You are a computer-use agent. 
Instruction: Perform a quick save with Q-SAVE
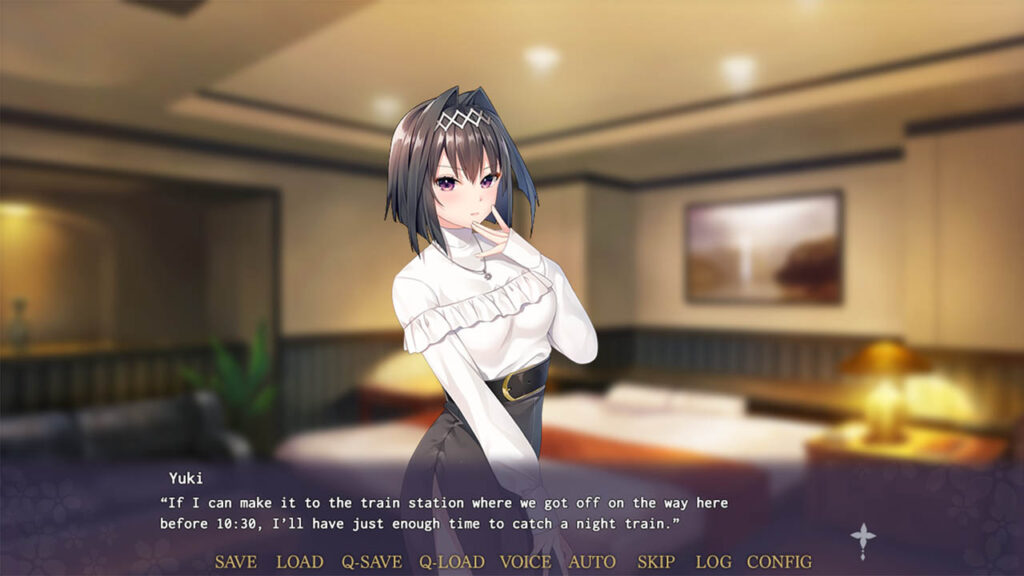pyautogui.click(x=372, y=562)
